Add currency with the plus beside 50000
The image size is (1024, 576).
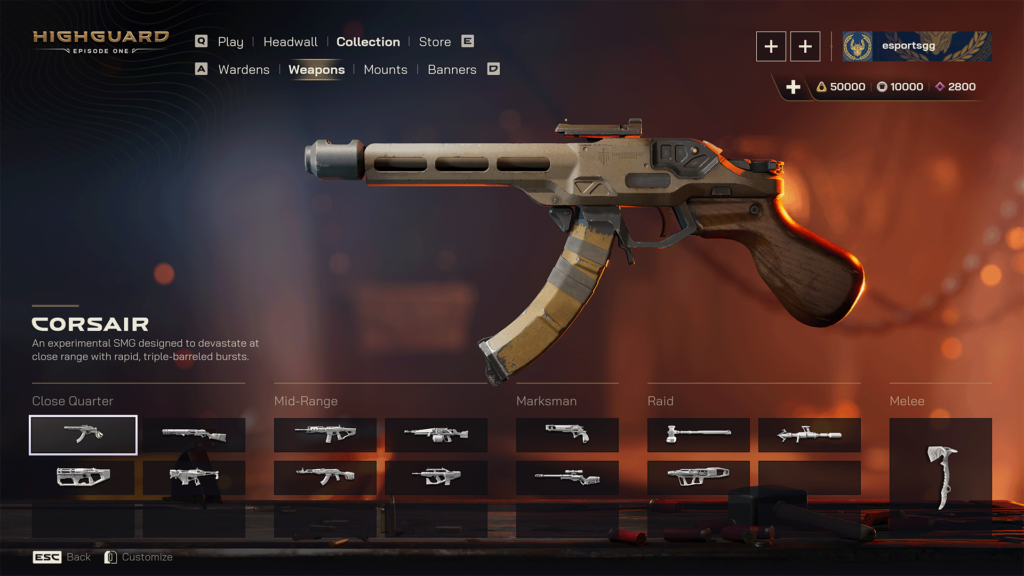pyautogui.click(x=793, y=87)
